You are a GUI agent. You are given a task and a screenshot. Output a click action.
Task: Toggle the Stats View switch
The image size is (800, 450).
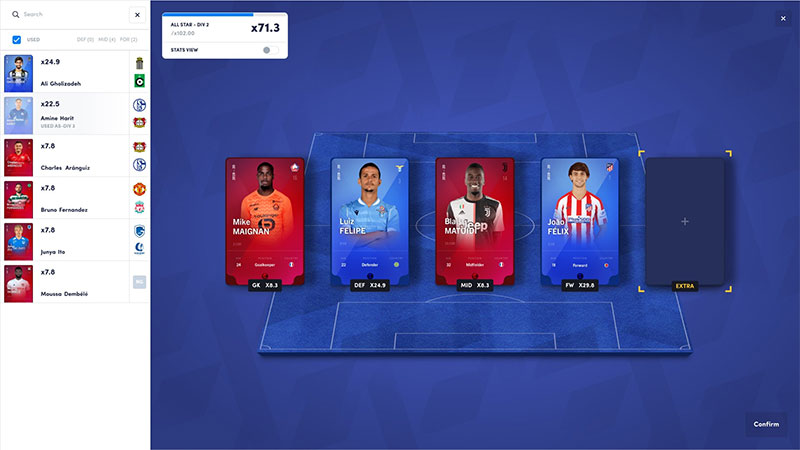pos(268,49)
